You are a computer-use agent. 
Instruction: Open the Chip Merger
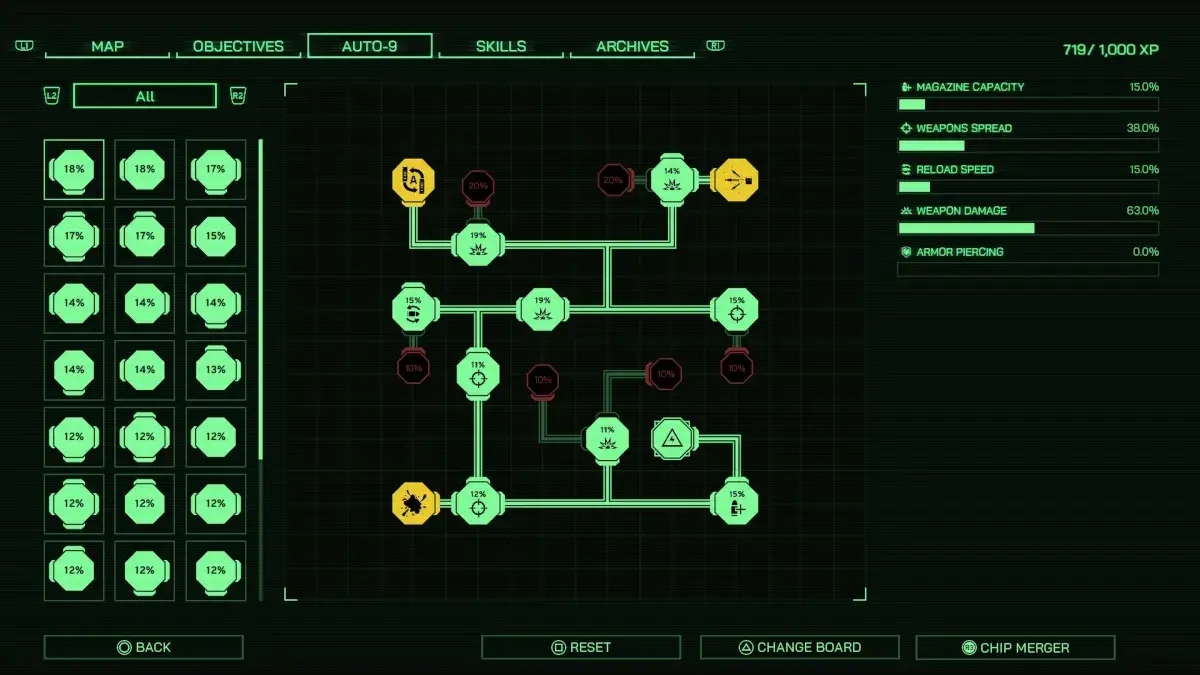[1015, 647]
